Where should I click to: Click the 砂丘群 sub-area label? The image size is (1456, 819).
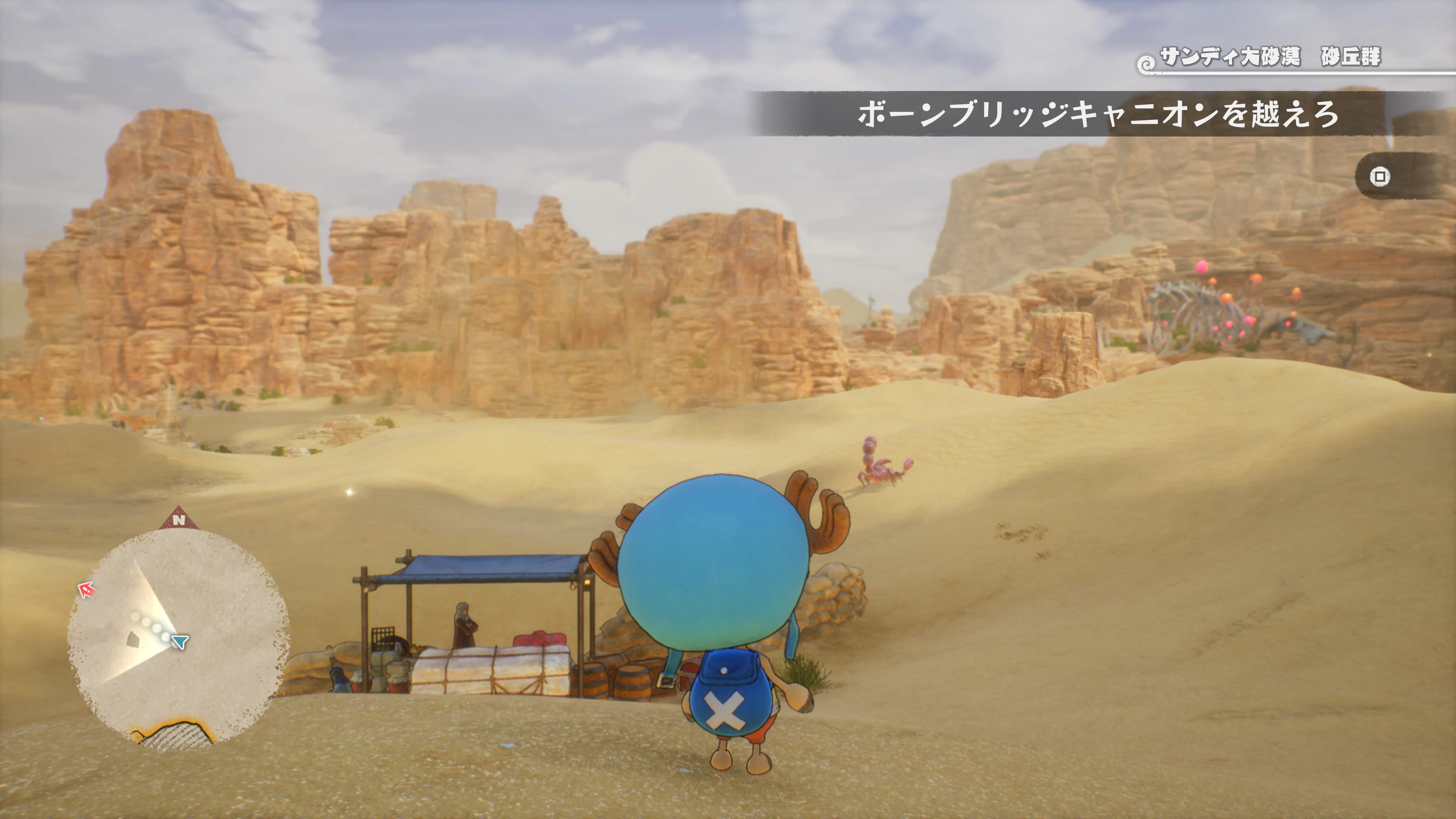coord(1354,56)
